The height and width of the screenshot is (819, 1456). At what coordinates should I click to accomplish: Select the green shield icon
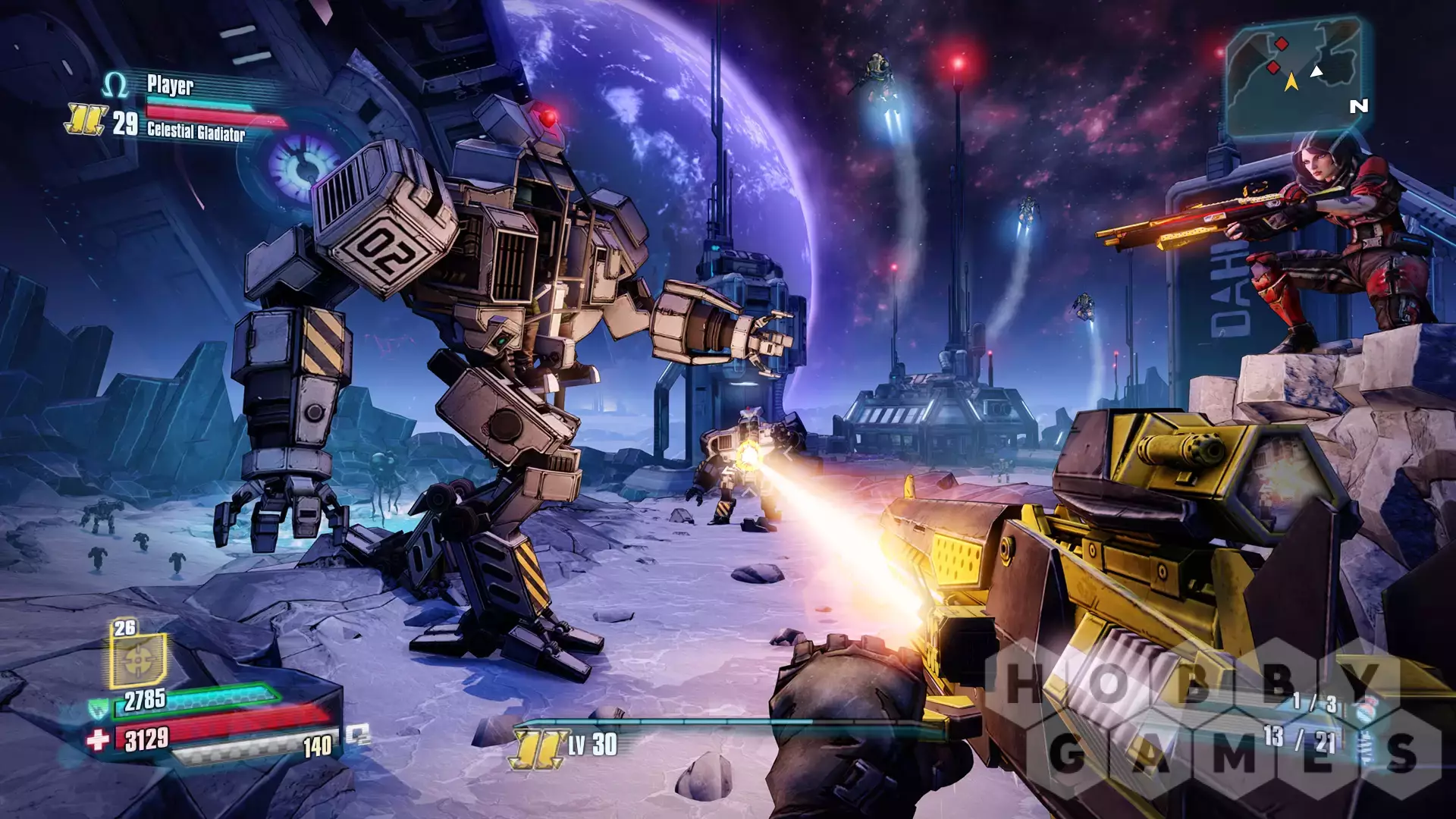click(99, 708)
